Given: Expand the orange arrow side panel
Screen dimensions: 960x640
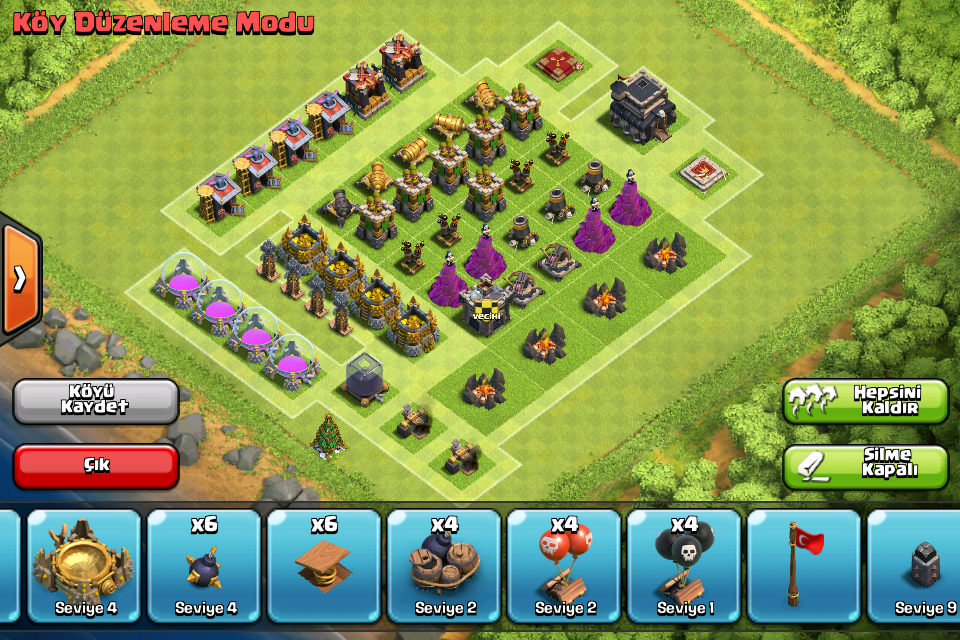Looking at the screenshot, I should click(20, 279).
